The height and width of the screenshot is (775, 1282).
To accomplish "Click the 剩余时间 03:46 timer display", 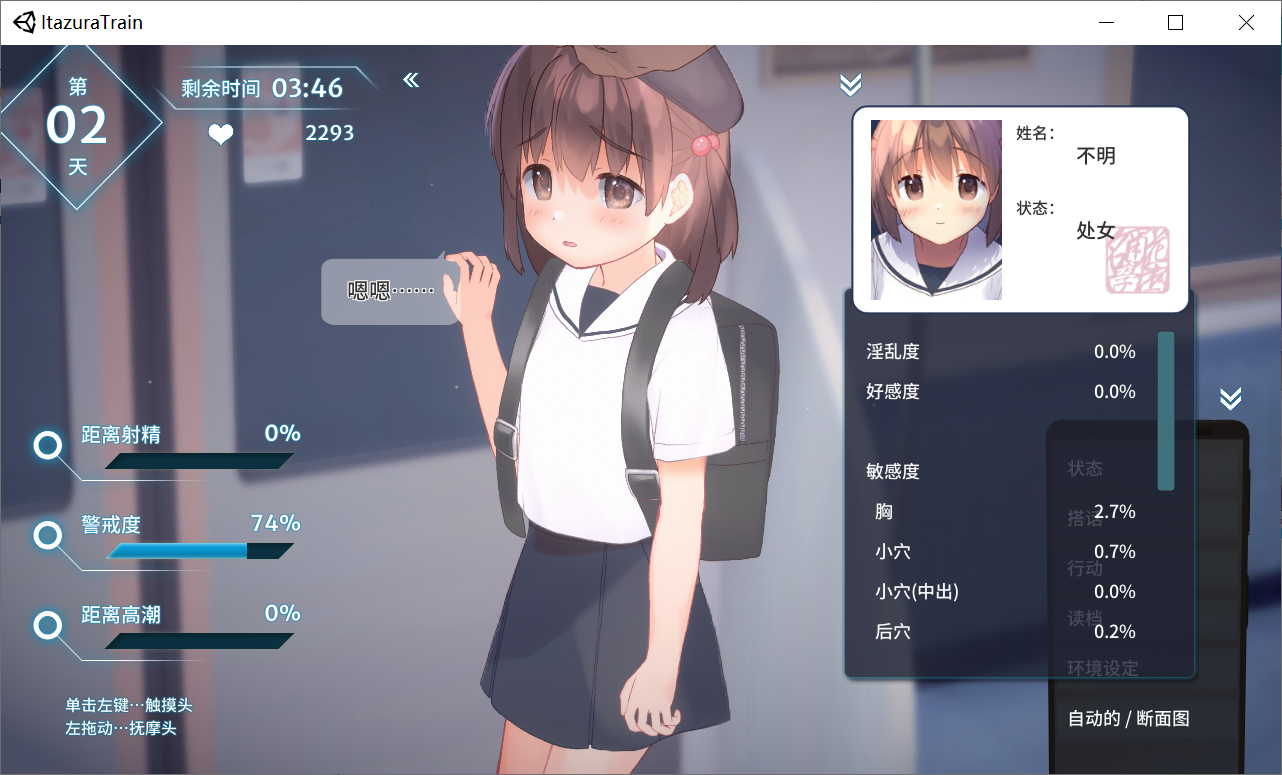I will [x=258, y=88].
